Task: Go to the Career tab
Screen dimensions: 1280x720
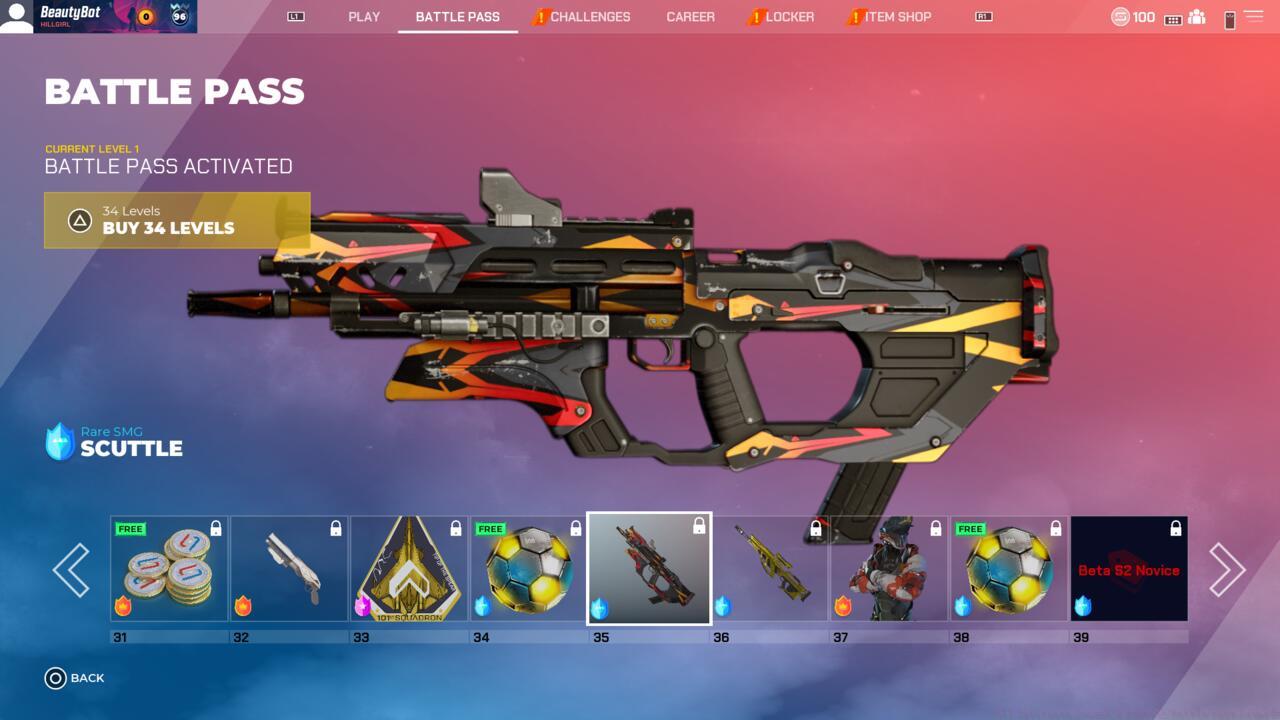Action: 690,17
